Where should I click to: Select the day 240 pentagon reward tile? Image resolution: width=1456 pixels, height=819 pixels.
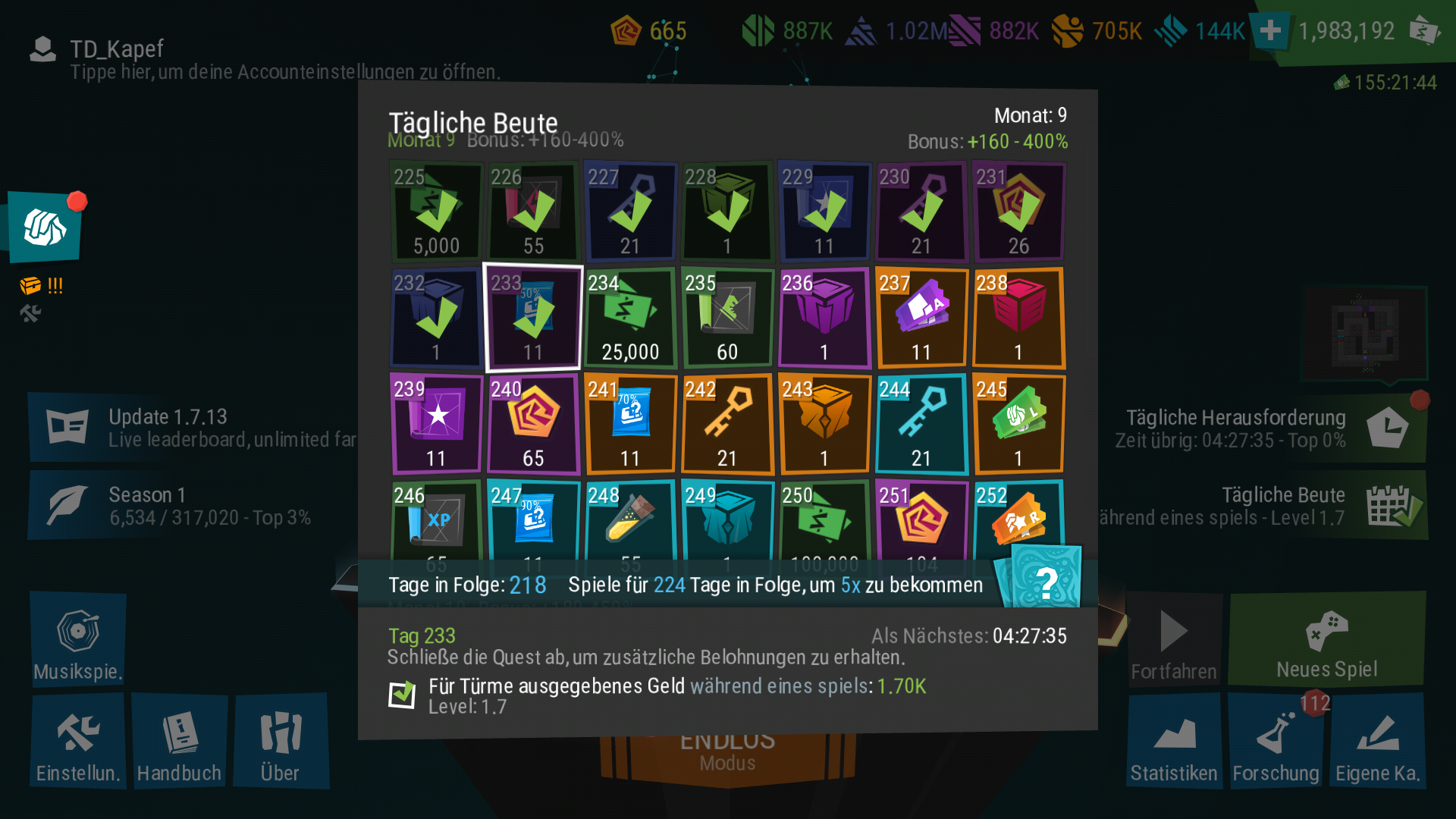(x=533, y=425)
